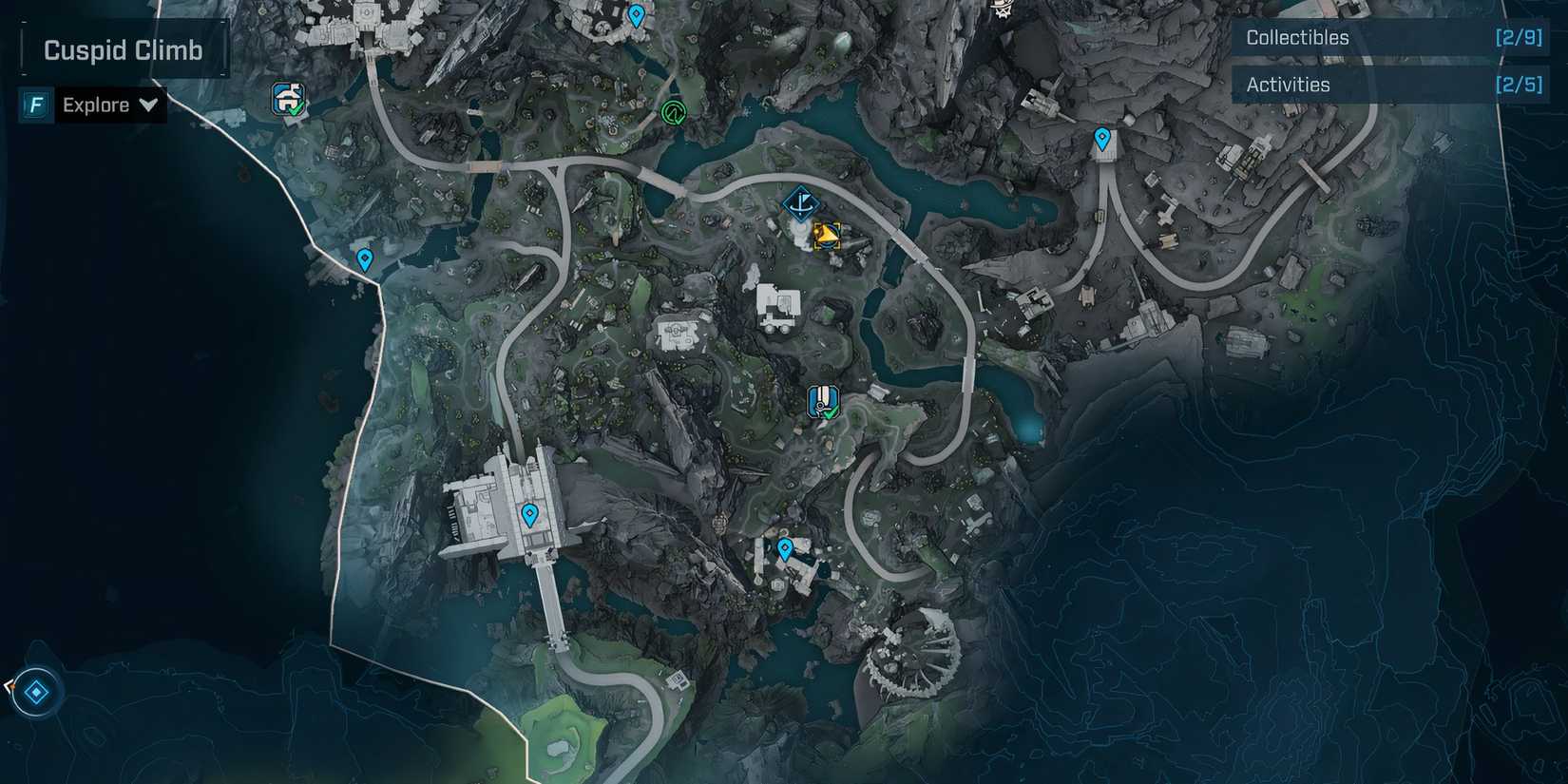
Task: Expand the Explore dropdown chevron
Action: coord(149,105)
